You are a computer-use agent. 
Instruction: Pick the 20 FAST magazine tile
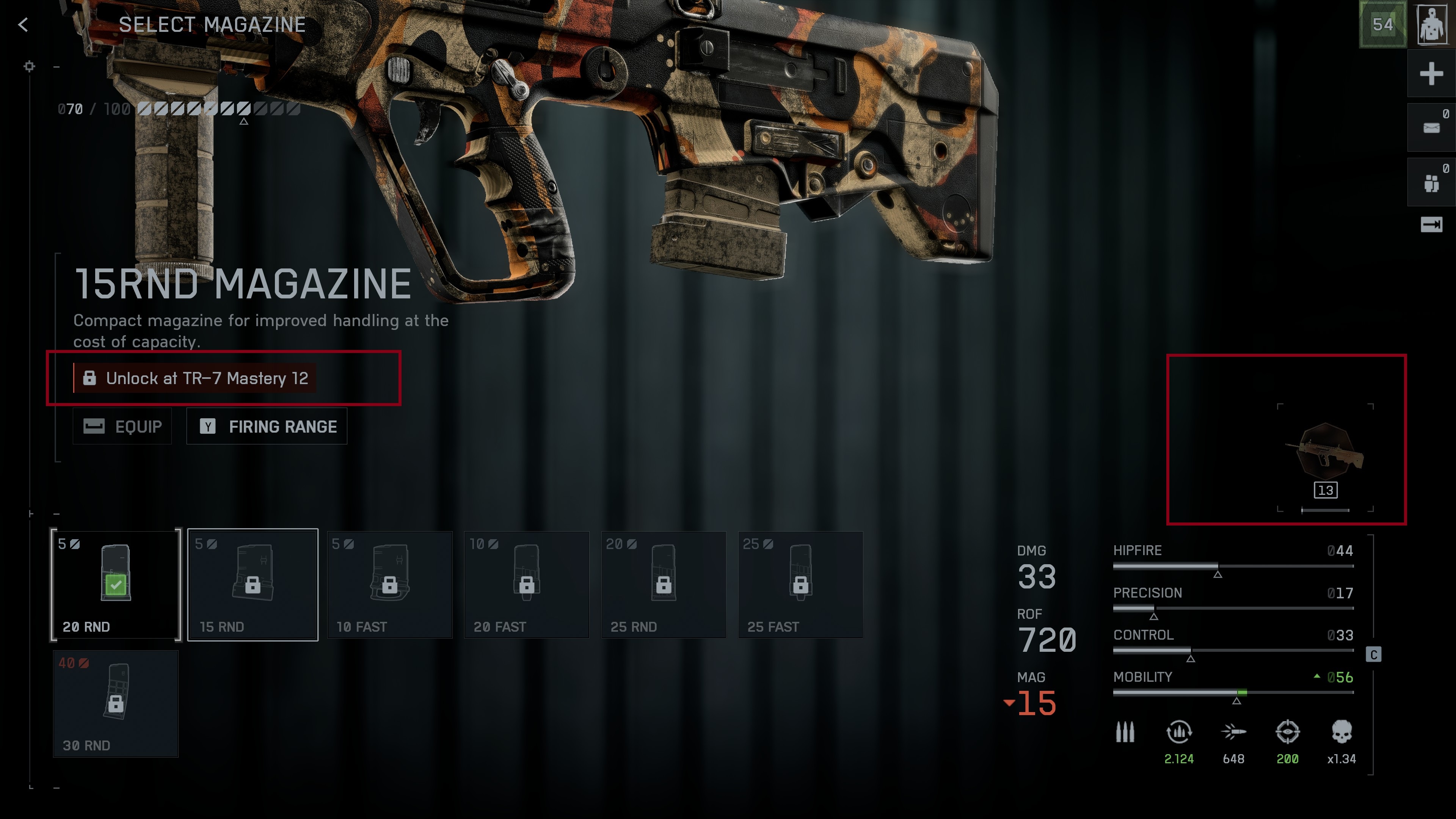click(527, 584)
